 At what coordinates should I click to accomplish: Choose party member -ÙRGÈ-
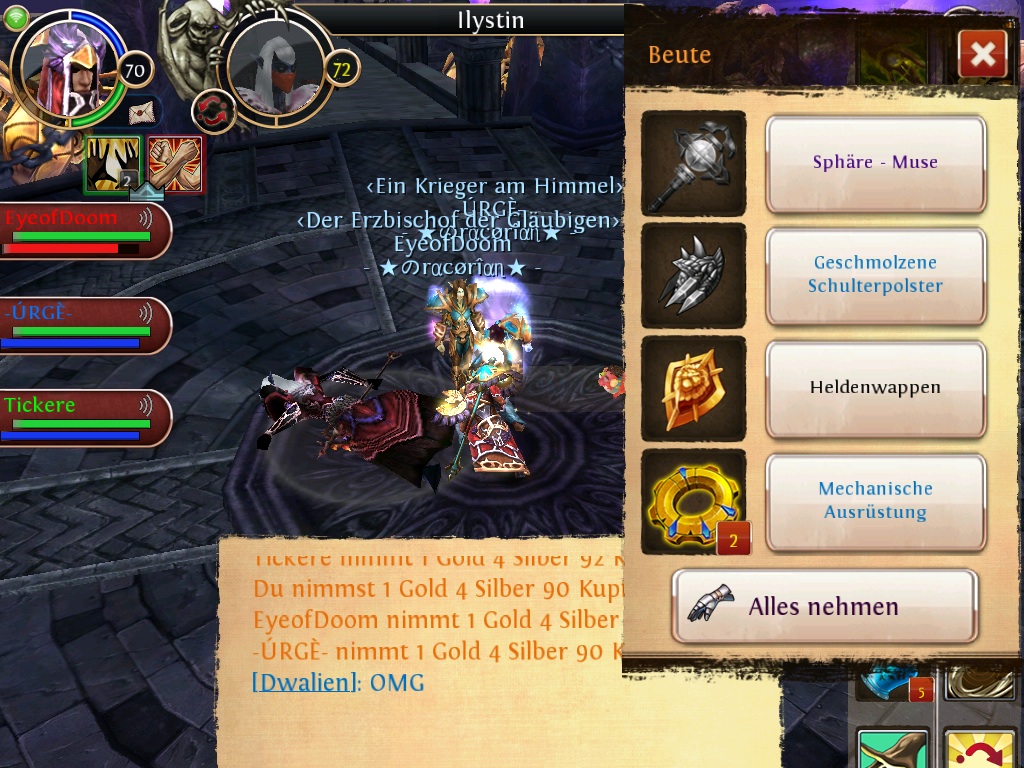click(82, 326)
